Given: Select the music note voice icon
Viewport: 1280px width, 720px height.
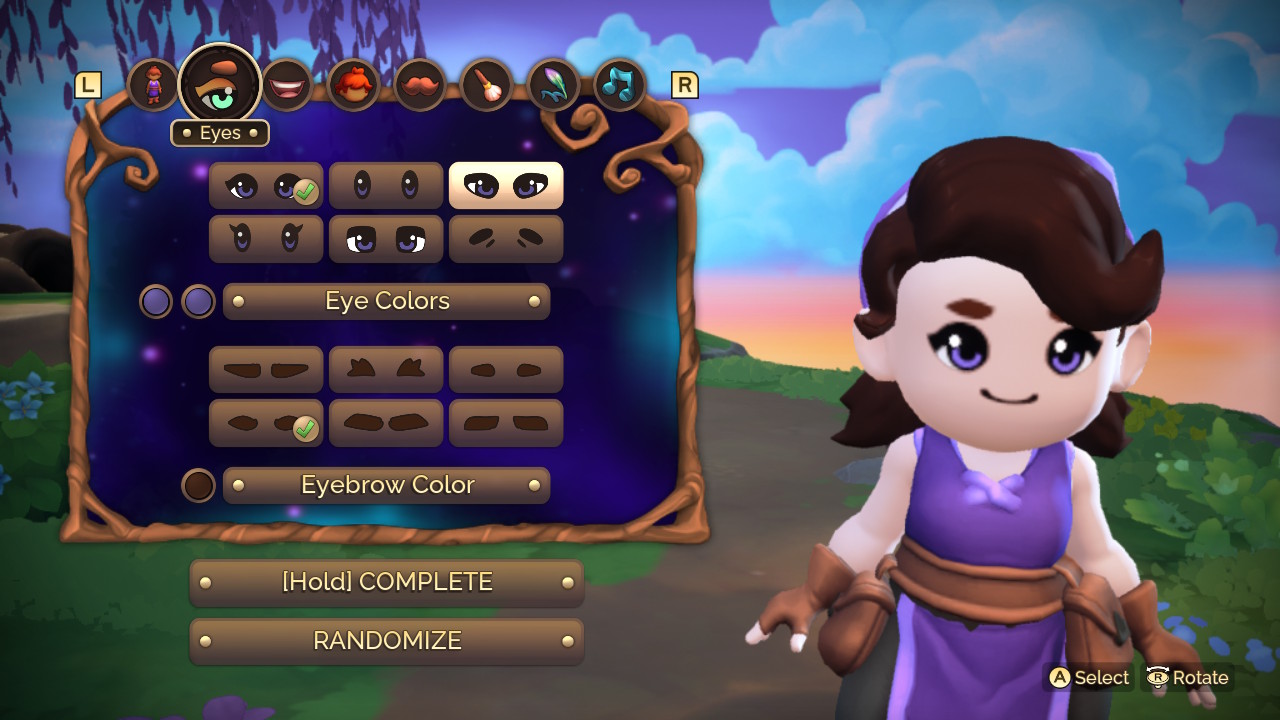Looking at the screenshot, I should pos(620,84).
